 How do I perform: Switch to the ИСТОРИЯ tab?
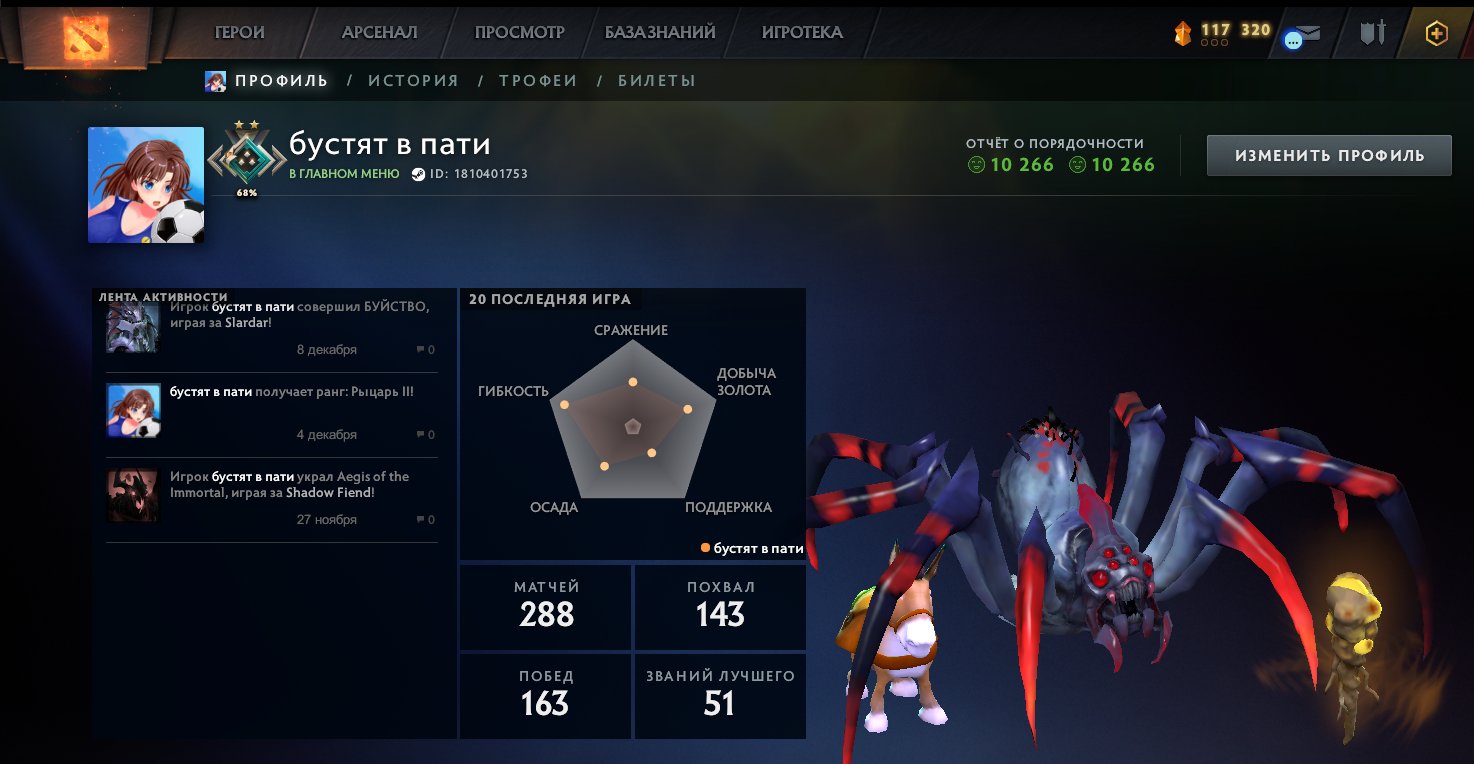pyautogui.click(x=412, y=81)
